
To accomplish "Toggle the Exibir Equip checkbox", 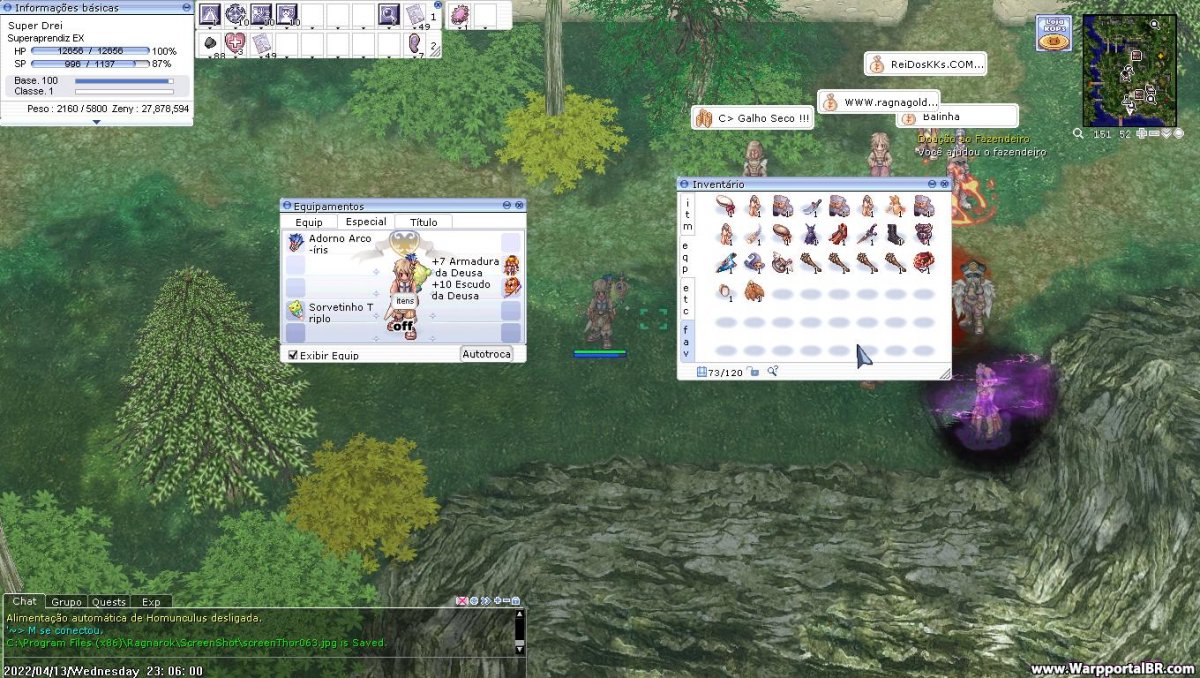I will point(293,355).
